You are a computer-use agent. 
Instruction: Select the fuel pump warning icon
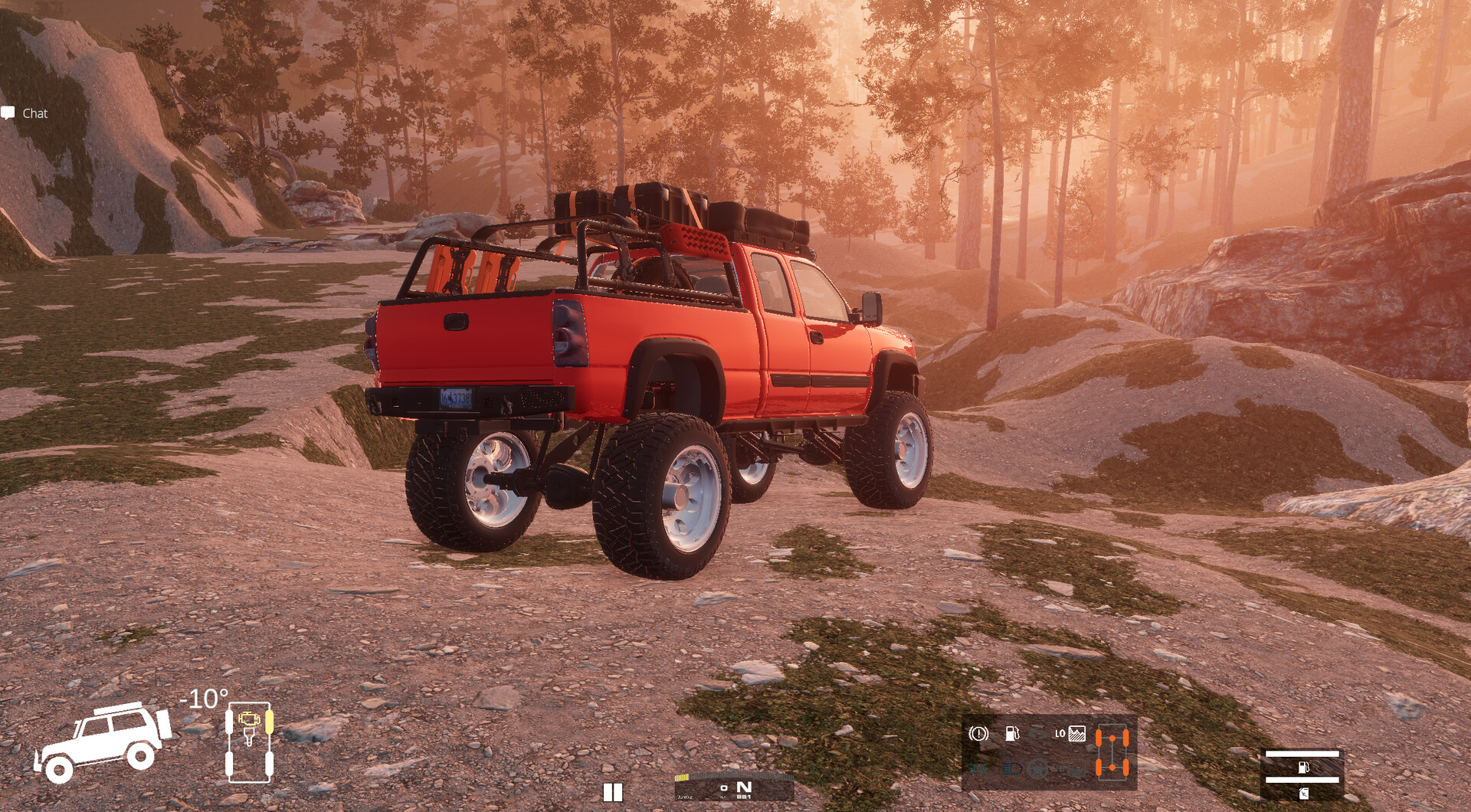tap(1012, 734)
